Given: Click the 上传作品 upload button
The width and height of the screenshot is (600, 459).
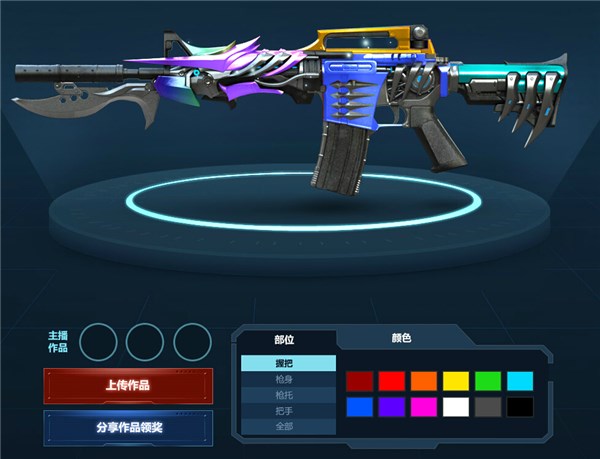Looking at the screenshot, I should click(128, 385).
